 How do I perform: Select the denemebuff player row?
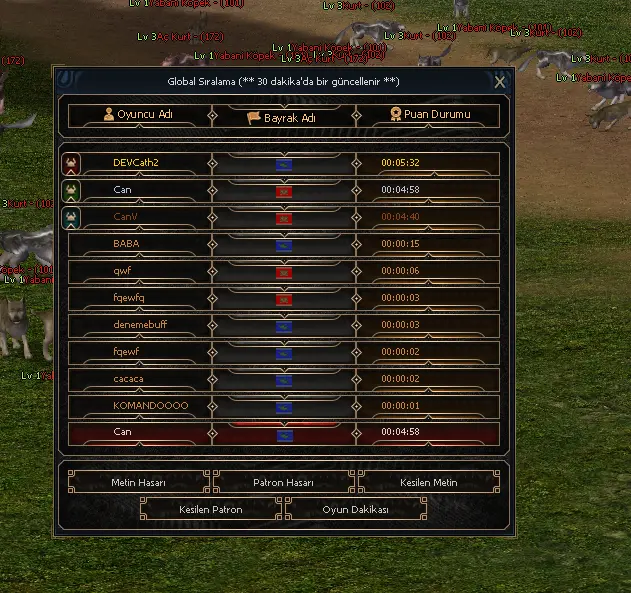coord(137,325)
